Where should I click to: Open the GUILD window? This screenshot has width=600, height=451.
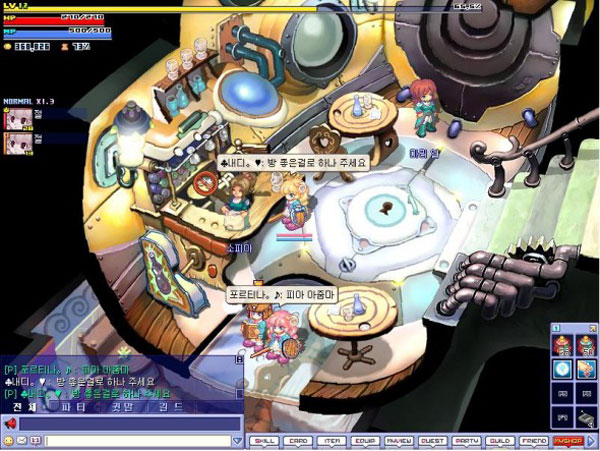[x=500, y=440]
